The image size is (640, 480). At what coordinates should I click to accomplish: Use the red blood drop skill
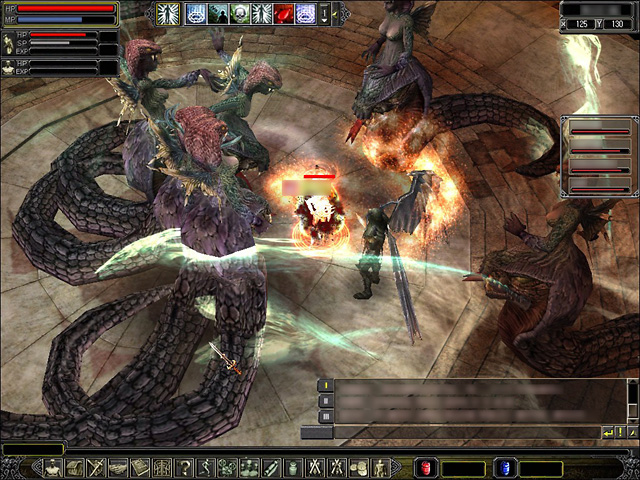click(284, 13)
